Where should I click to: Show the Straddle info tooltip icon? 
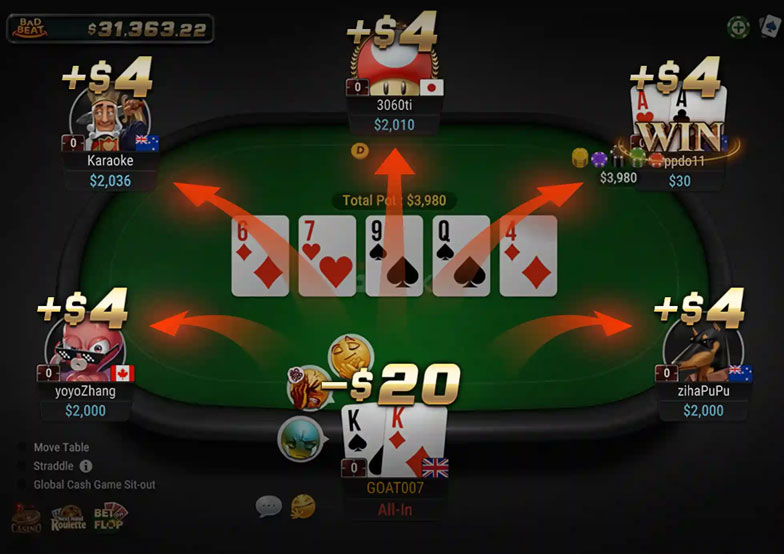tap(86, 466)
